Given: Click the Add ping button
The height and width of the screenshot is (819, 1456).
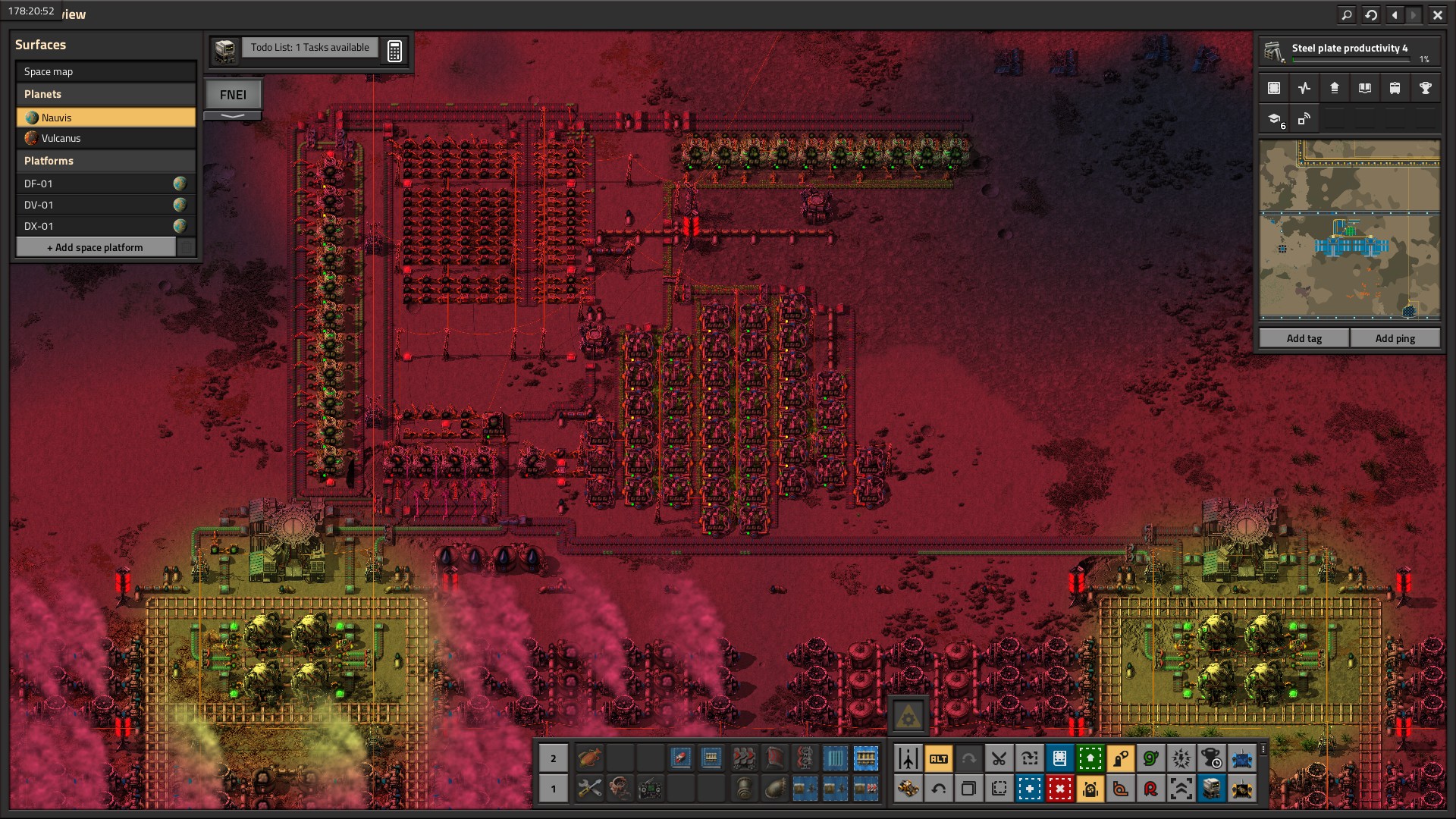Looking at the screenshot, I should click(x=1395, y=338).
